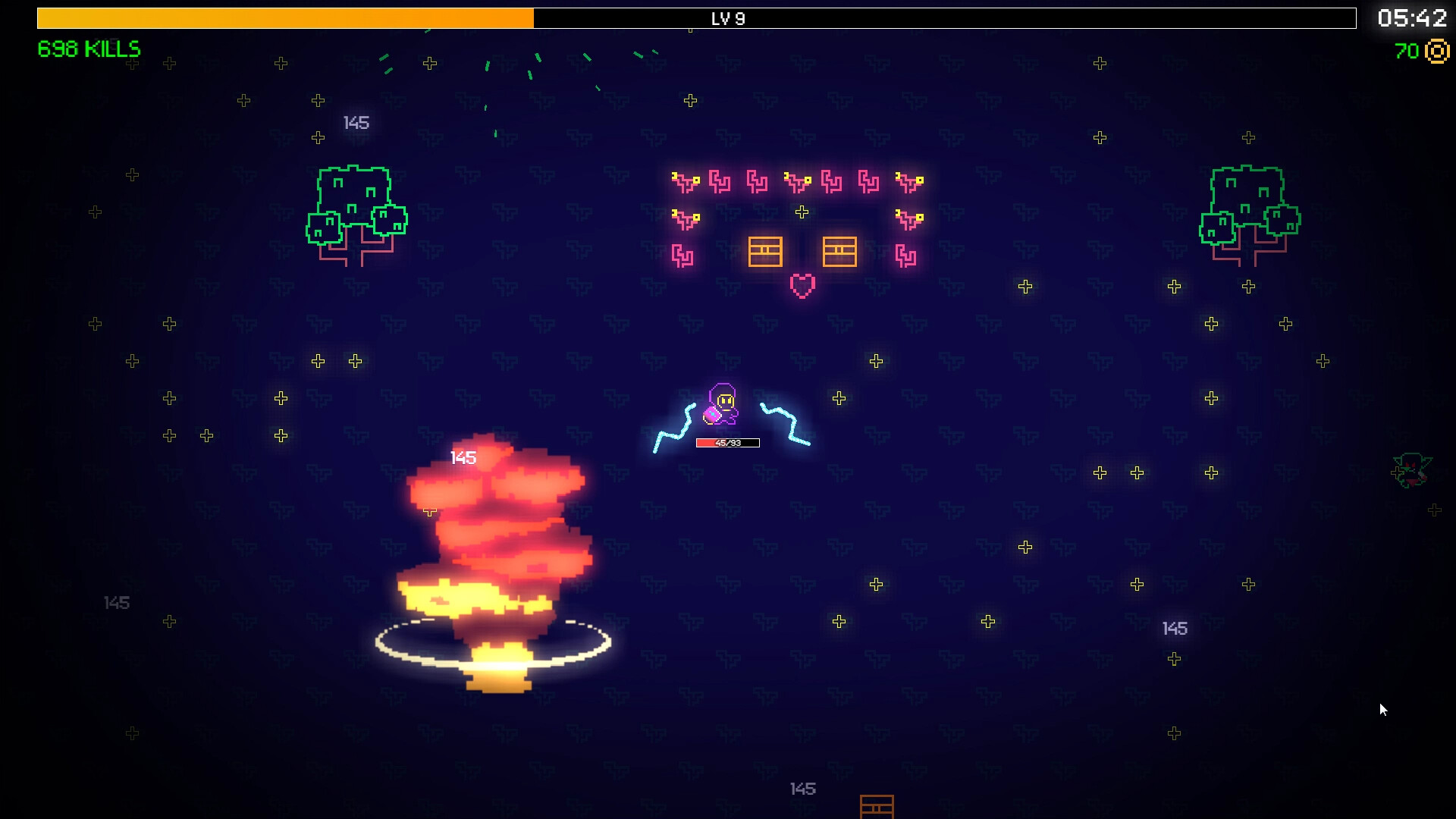The height and width of the screenshot is (819, 1456).
Task: Select the right orange treasure chest
Action: click(x=839, y=250)
